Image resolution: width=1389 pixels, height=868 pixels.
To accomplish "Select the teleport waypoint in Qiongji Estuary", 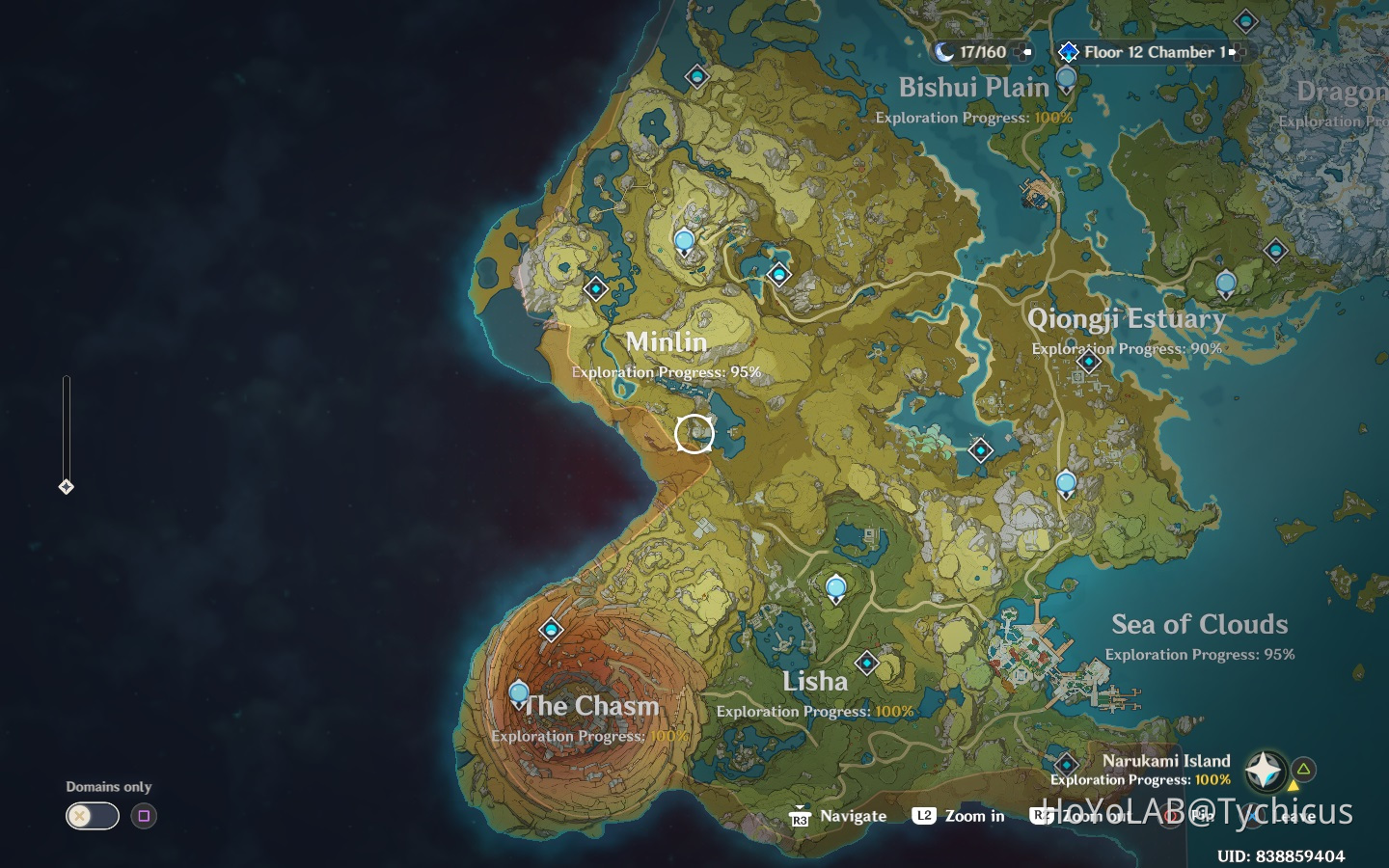I will coord(1226,284).
